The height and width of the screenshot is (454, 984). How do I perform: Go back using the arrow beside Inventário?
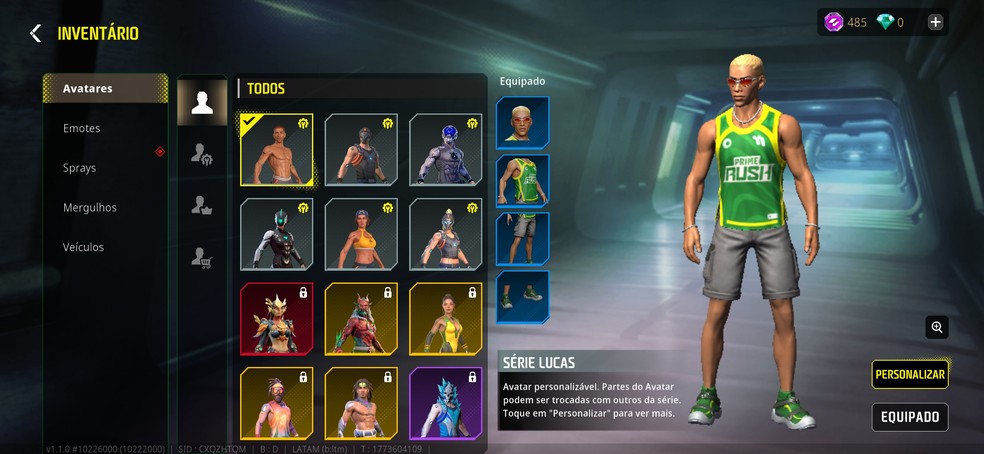(36, 34)
